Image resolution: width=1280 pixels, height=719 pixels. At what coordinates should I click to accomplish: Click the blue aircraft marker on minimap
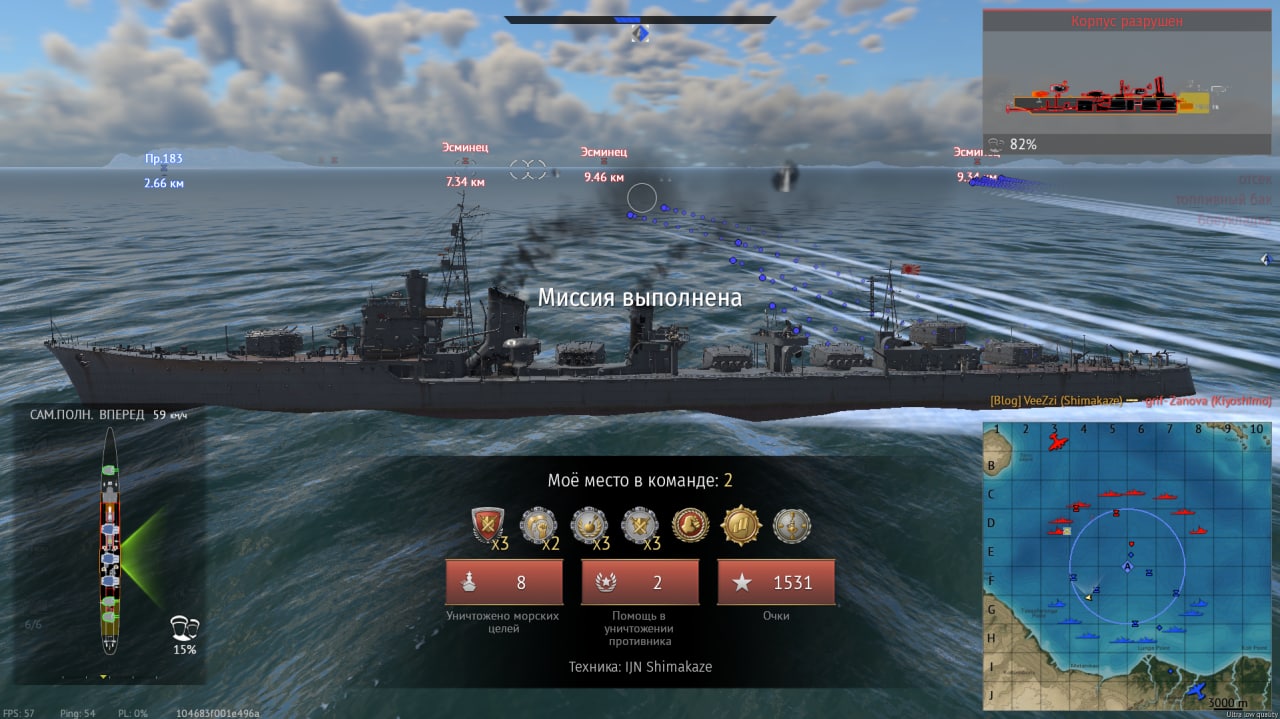[x=1194, y=692]
